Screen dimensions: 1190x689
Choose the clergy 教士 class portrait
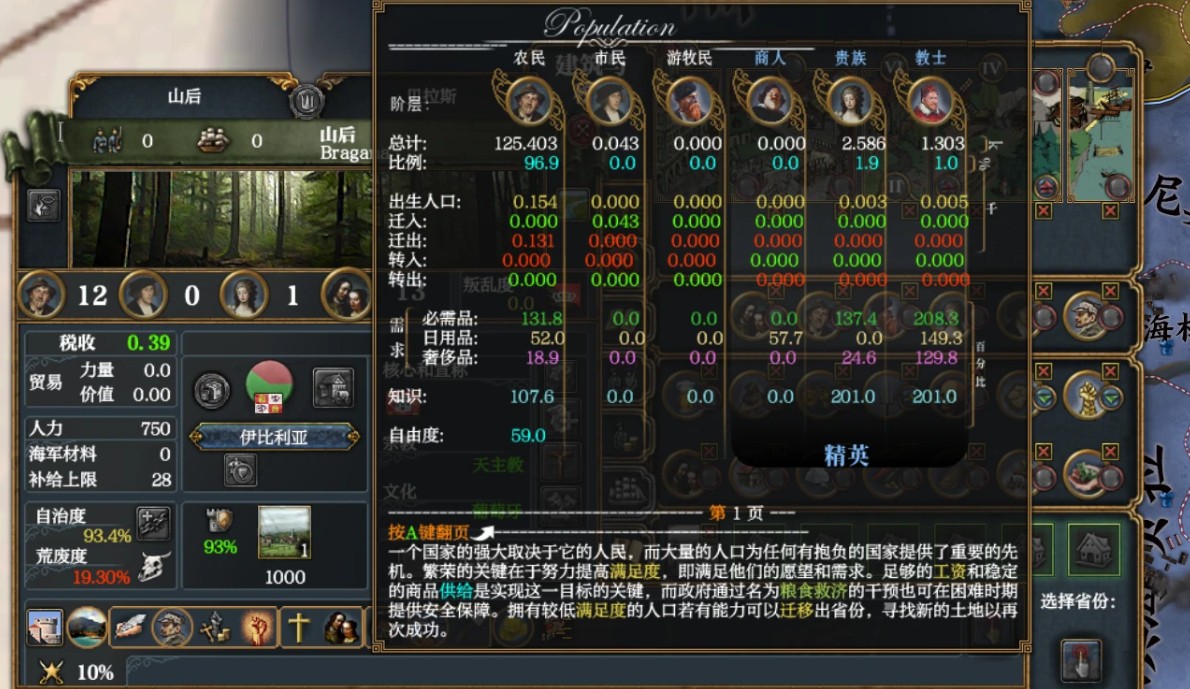tap(930, 100)
